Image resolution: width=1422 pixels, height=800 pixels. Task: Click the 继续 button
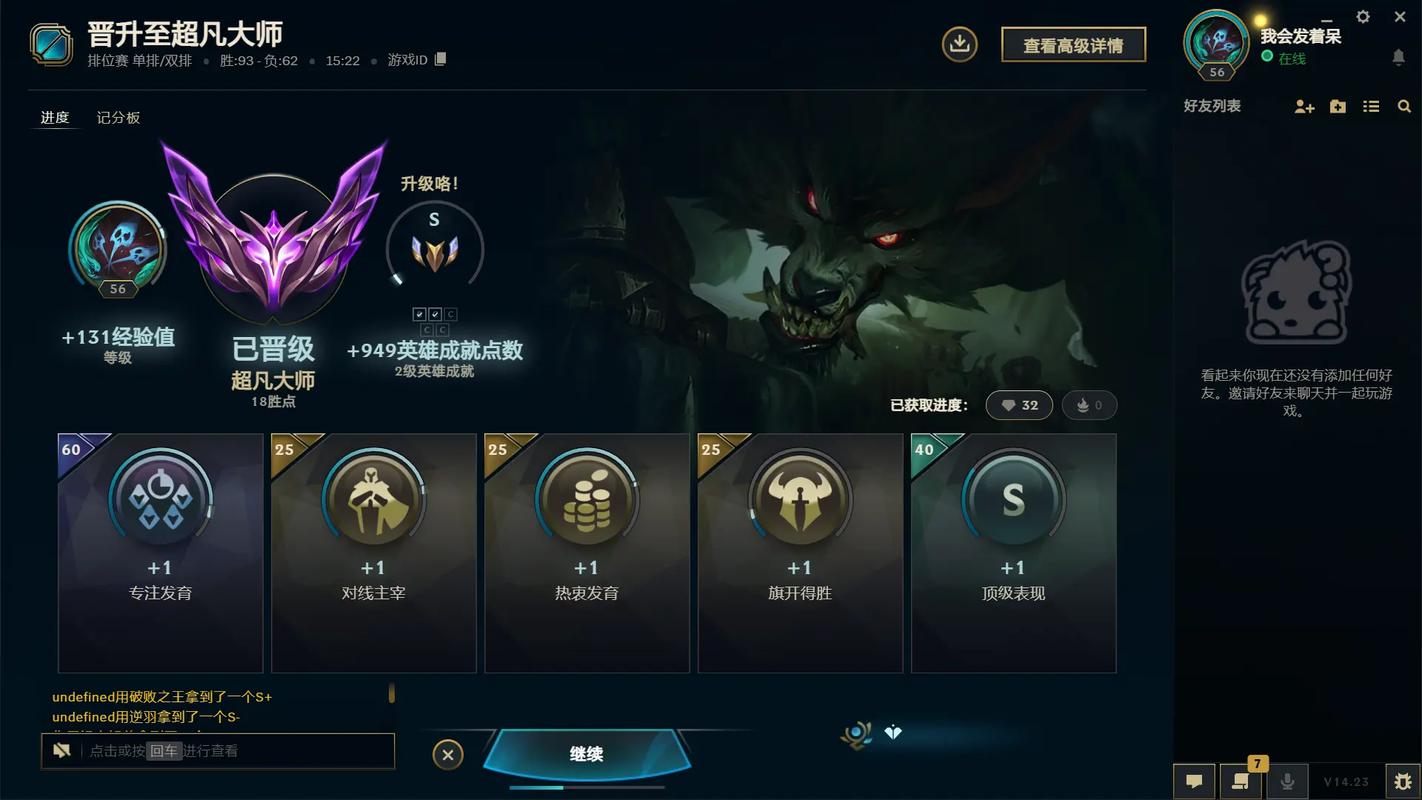[x=585, y=754]
